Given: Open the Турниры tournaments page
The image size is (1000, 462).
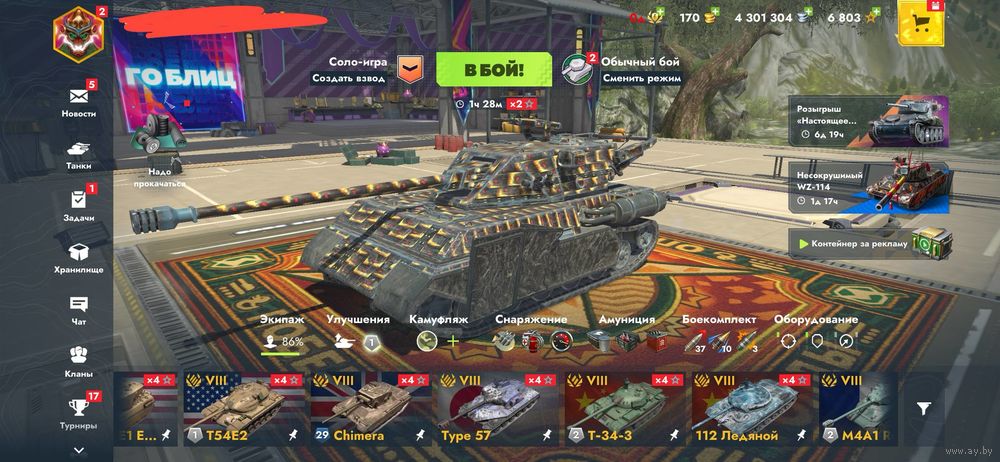Looking at the screenshot, I should click(79, 411).
